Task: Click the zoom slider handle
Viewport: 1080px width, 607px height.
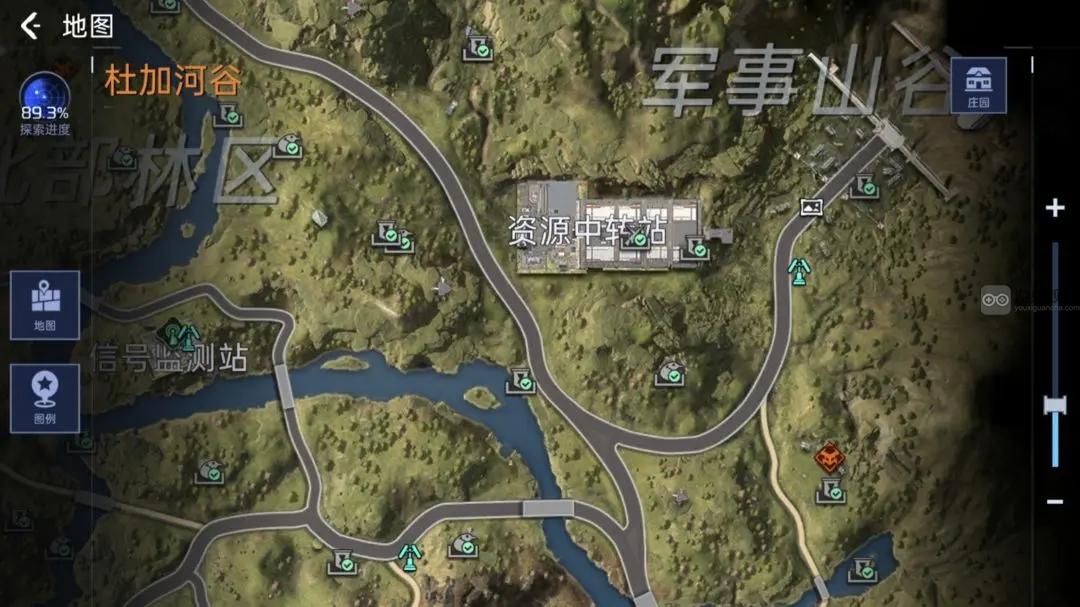Action: [x=1054, y=405]
